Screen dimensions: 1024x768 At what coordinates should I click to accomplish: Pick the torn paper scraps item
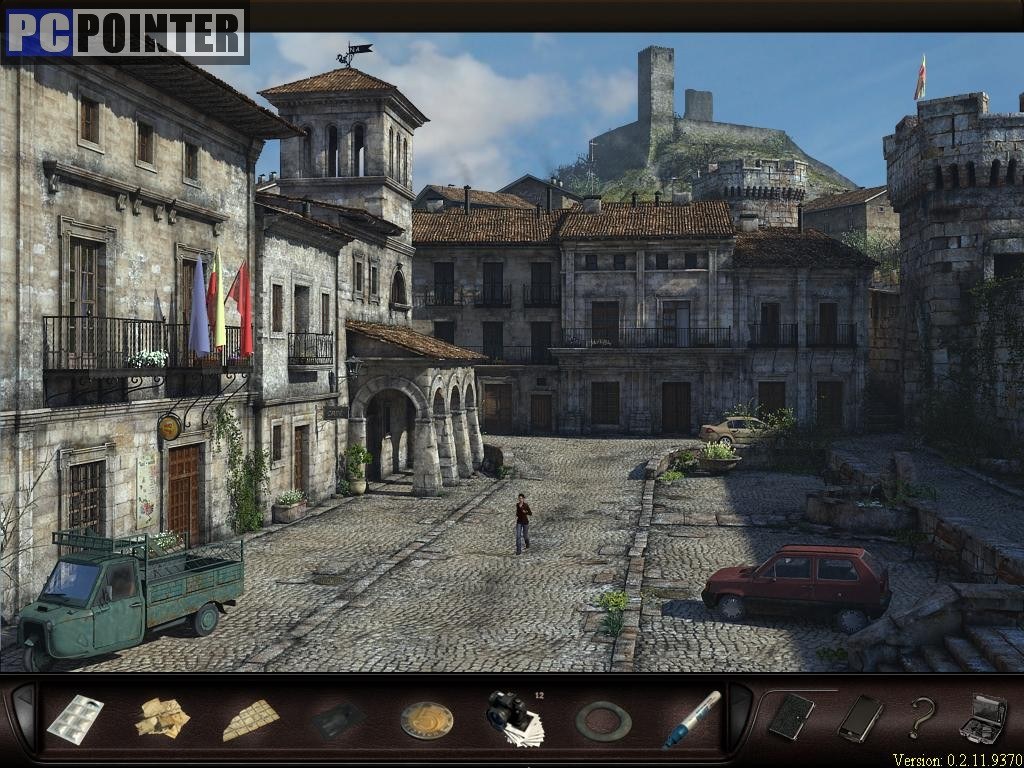coord(162,717)
